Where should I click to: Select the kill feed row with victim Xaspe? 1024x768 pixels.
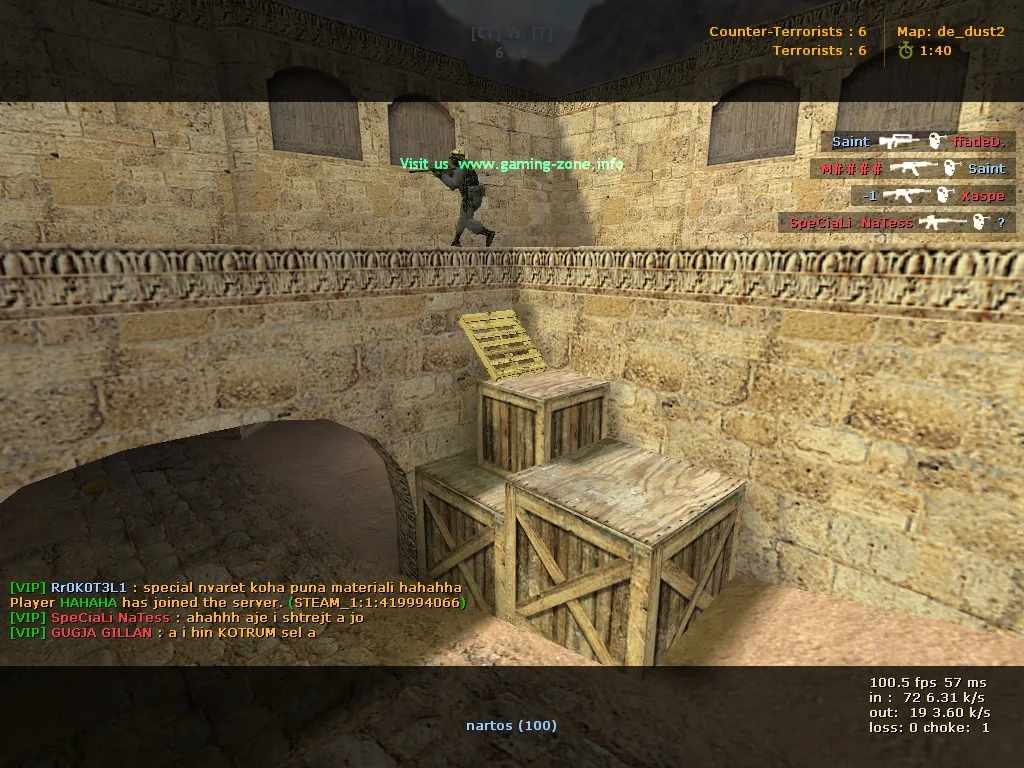tap(933, 196)
